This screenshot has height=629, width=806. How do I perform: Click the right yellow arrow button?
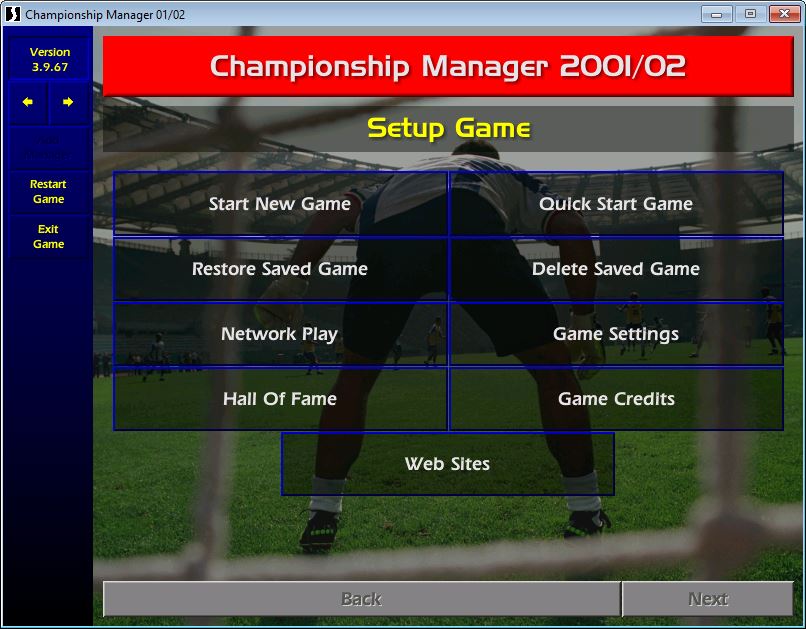pos(68,102)
